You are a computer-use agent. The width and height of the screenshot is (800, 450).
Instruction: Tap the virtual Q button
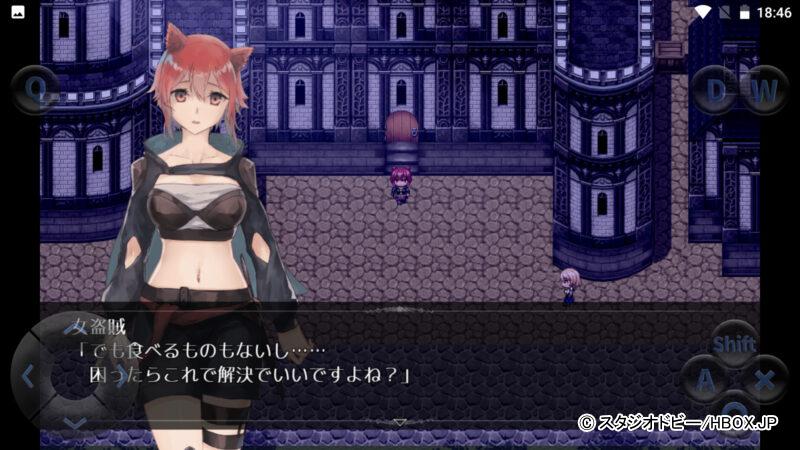point(36,91)
